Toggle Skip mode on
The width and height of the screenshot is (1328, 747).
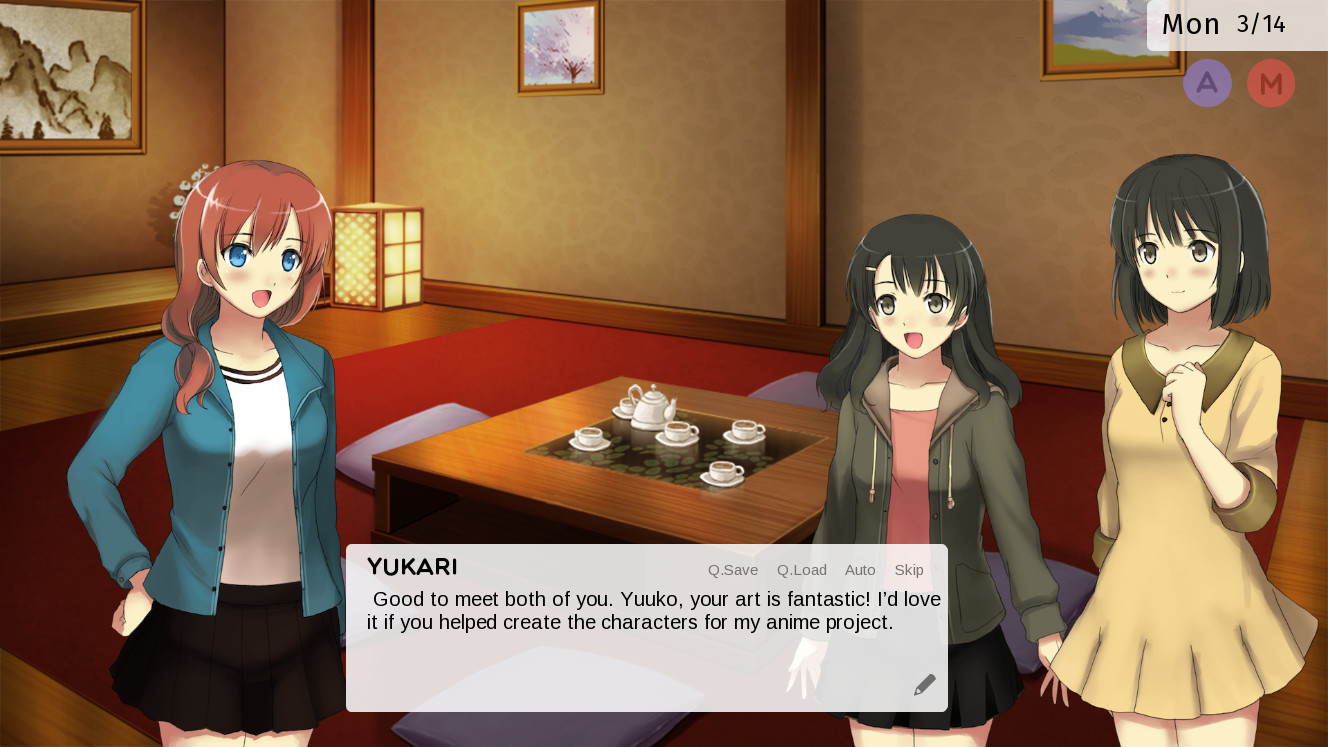click(x=908, y=570)
